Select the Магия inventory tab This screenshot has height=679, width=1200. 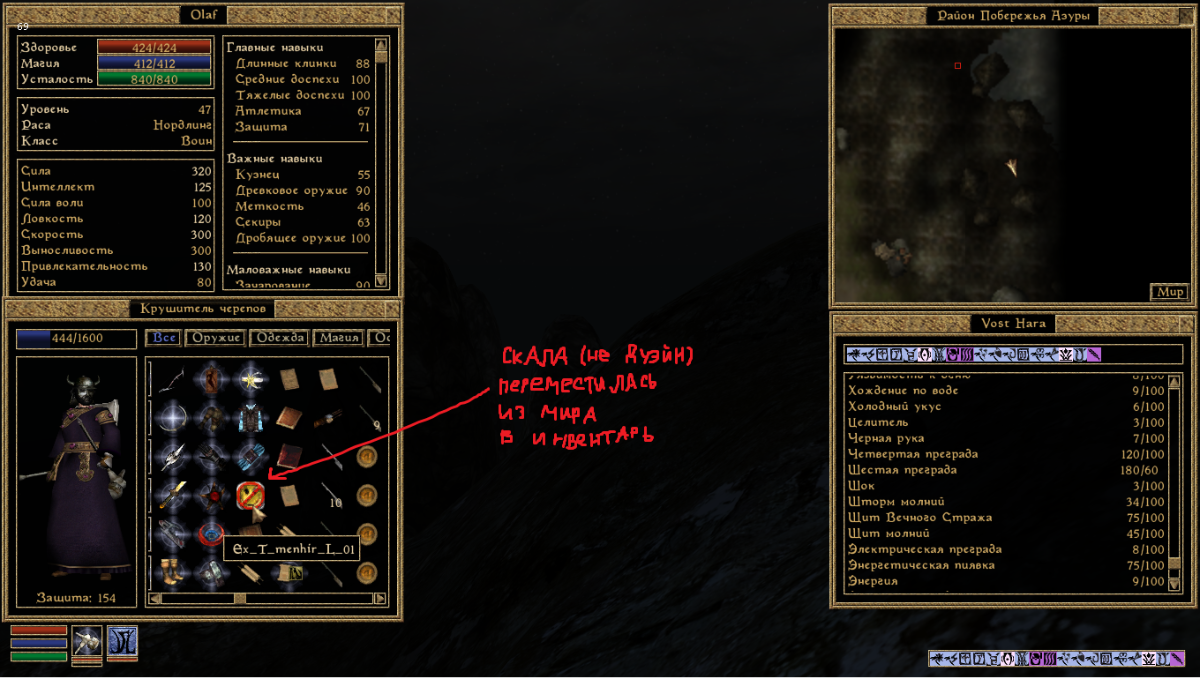(x=339, y=338)
